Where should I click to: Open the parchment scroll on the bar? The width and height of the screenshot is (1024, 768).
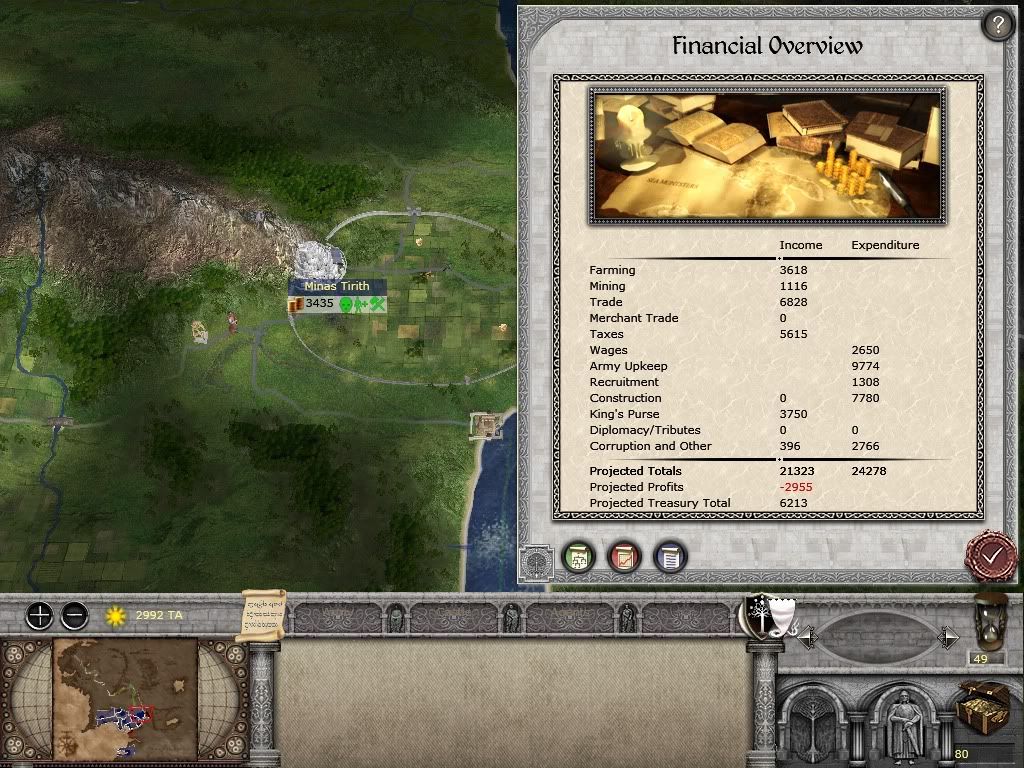264,614
